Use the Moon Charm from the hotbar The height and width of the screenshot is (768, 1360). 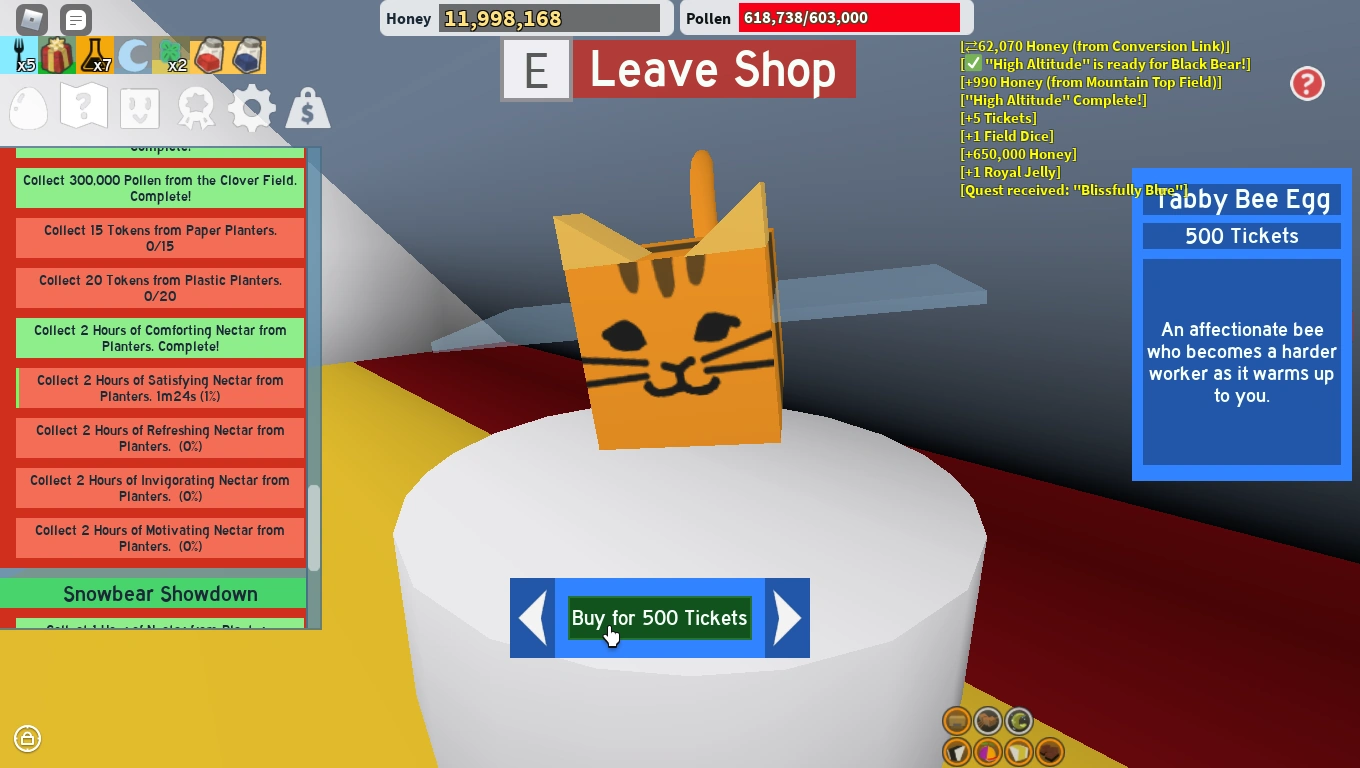pos(130,54)
